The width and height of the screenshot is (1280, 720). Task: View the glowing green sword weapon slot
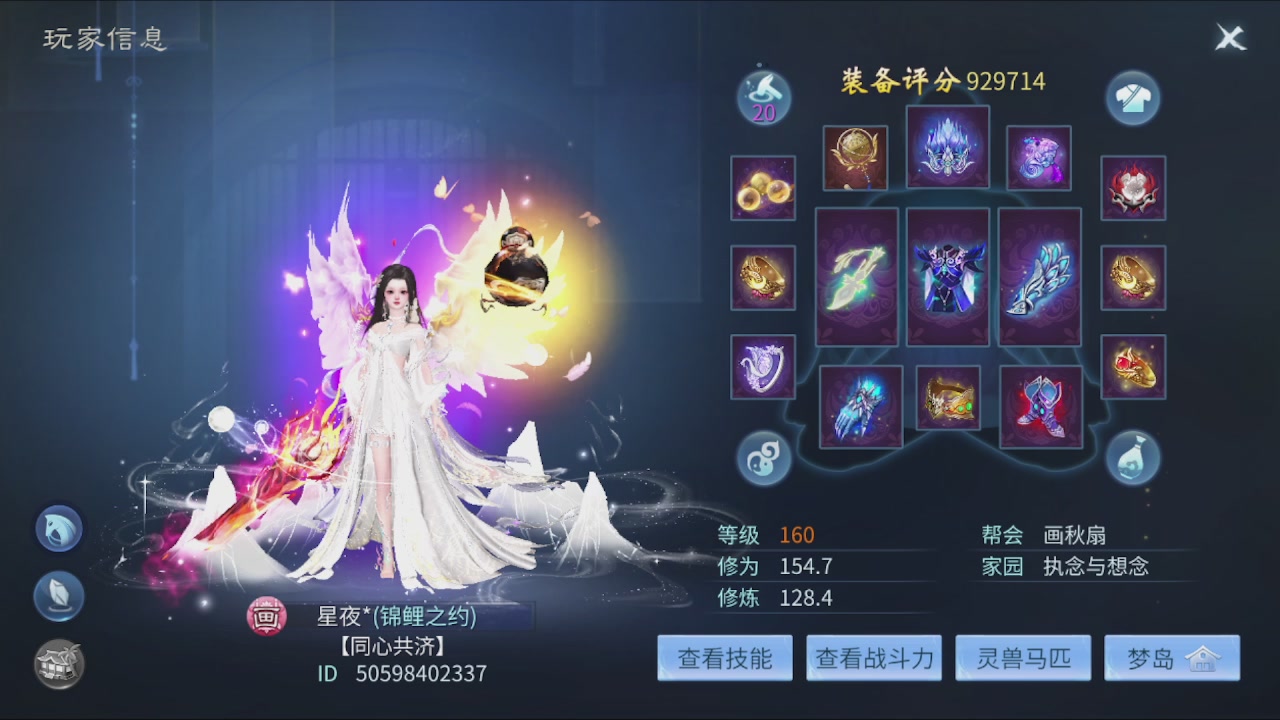(856, 277)
